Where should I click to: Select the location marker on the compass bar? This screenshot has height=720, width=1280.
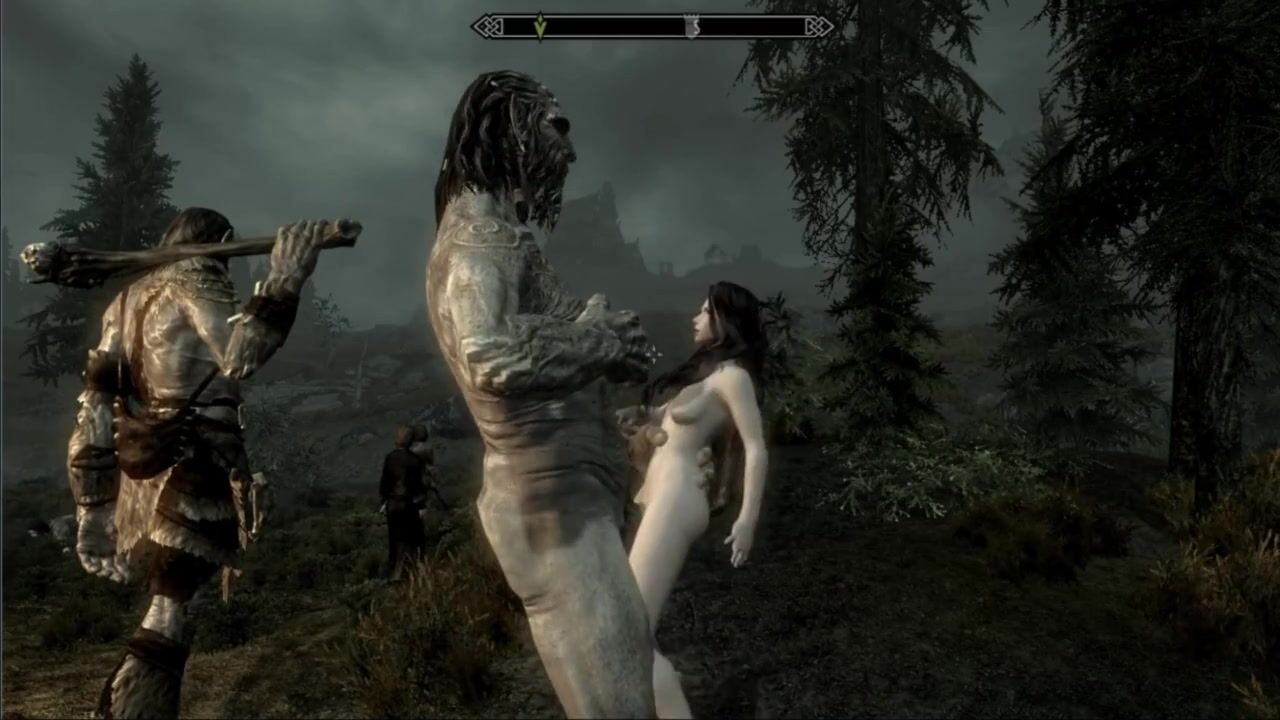(x=691, y=27)
